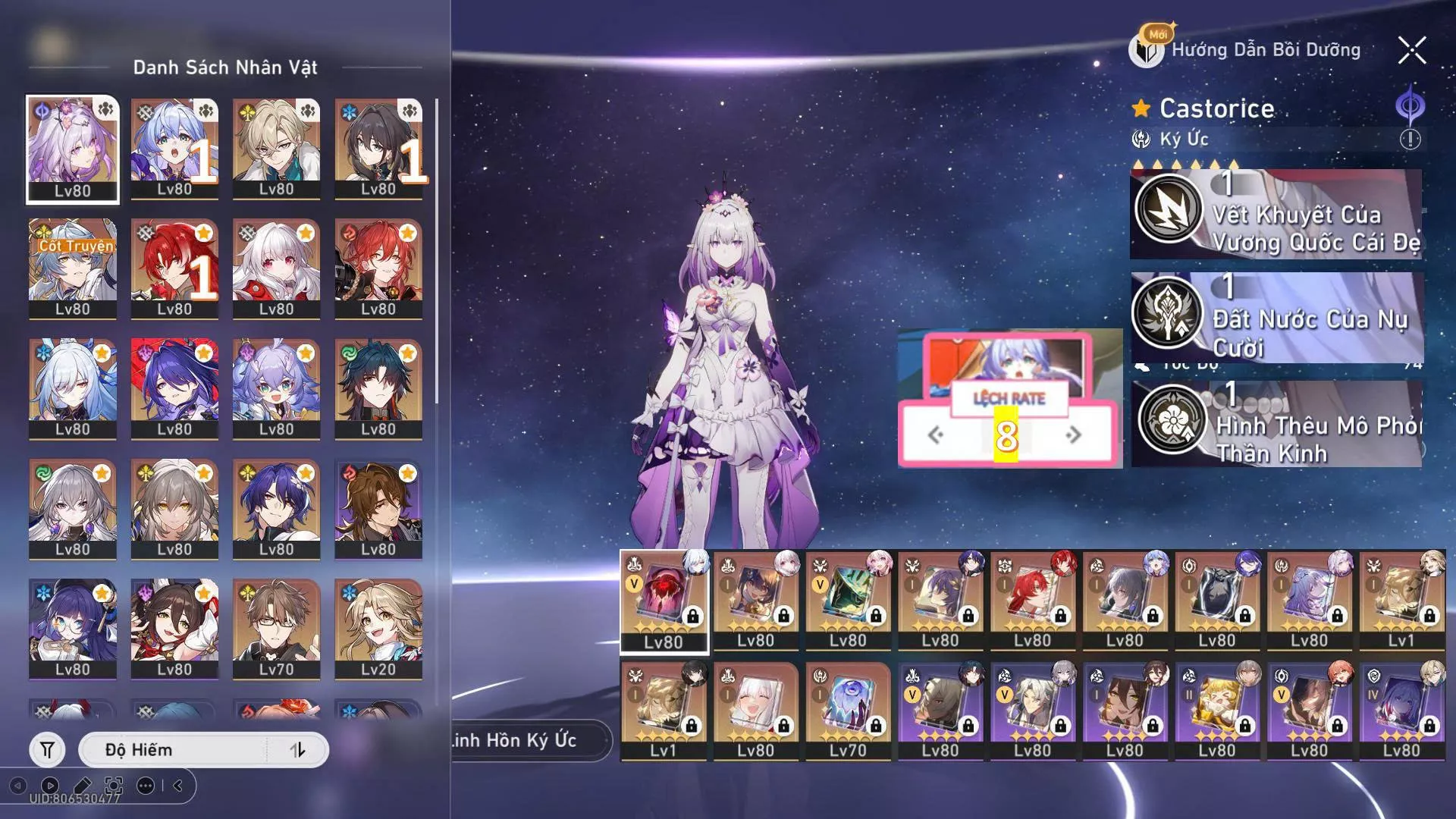The width and height of the screenshot is (1456, 819).
Task: Select the Lv70 character with glasses
Action: [x=276, y=629]
